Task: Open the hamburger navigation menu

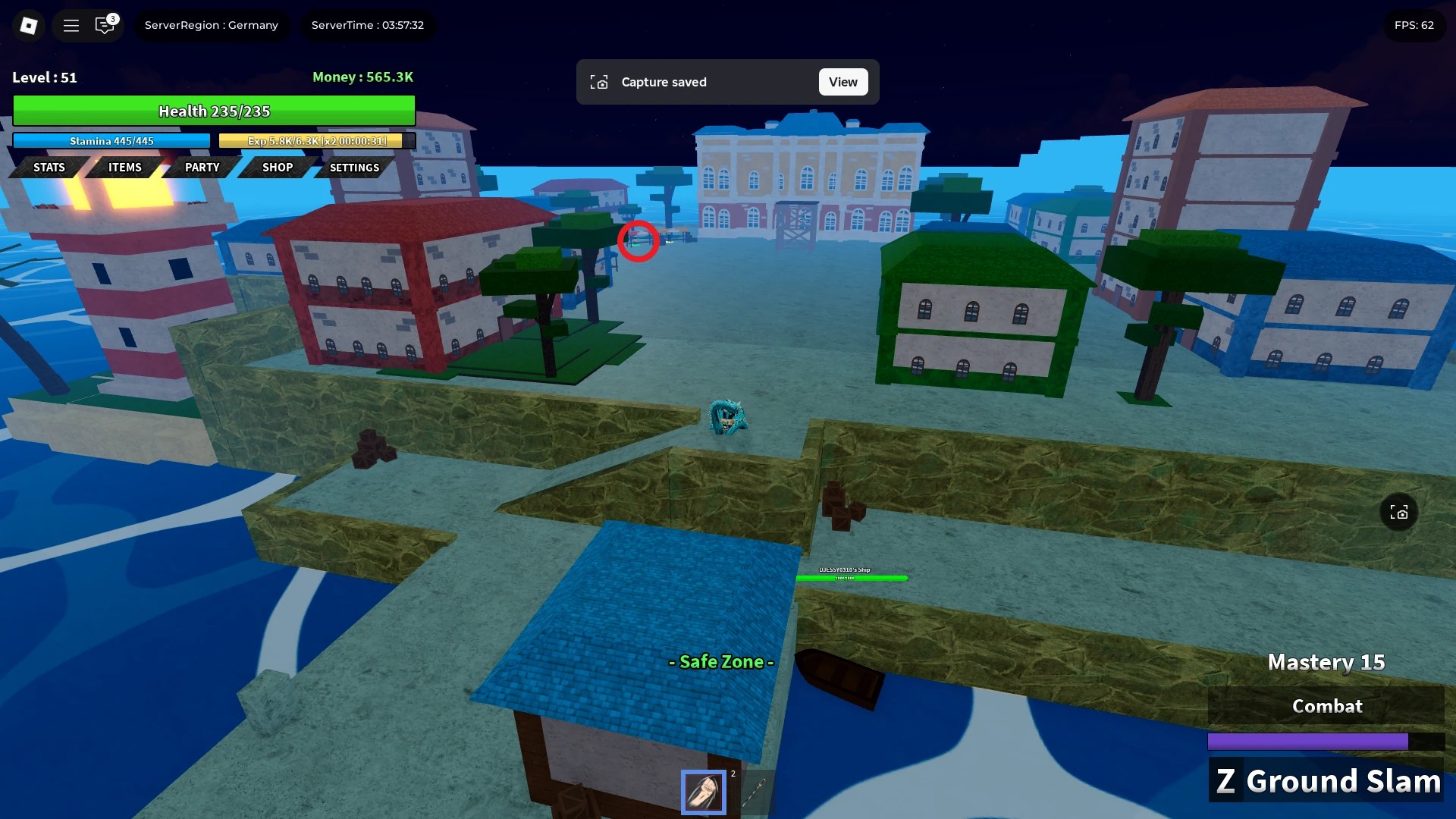Action: [x=71, y=25]
